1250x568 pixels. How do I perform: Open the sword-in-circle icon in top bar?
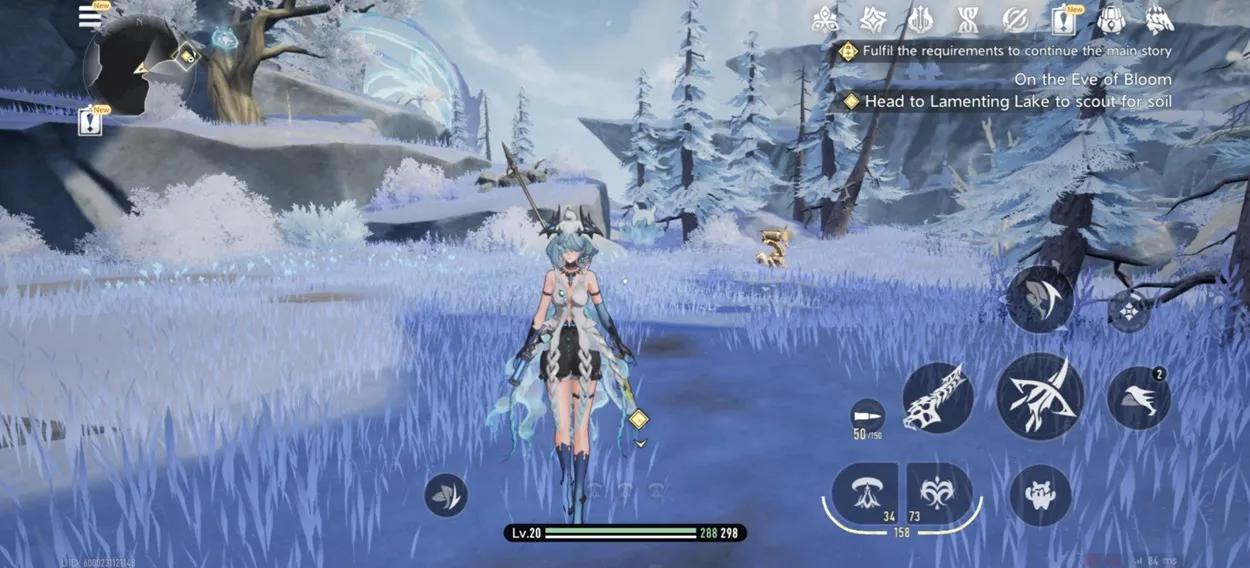coord(1015,19)
